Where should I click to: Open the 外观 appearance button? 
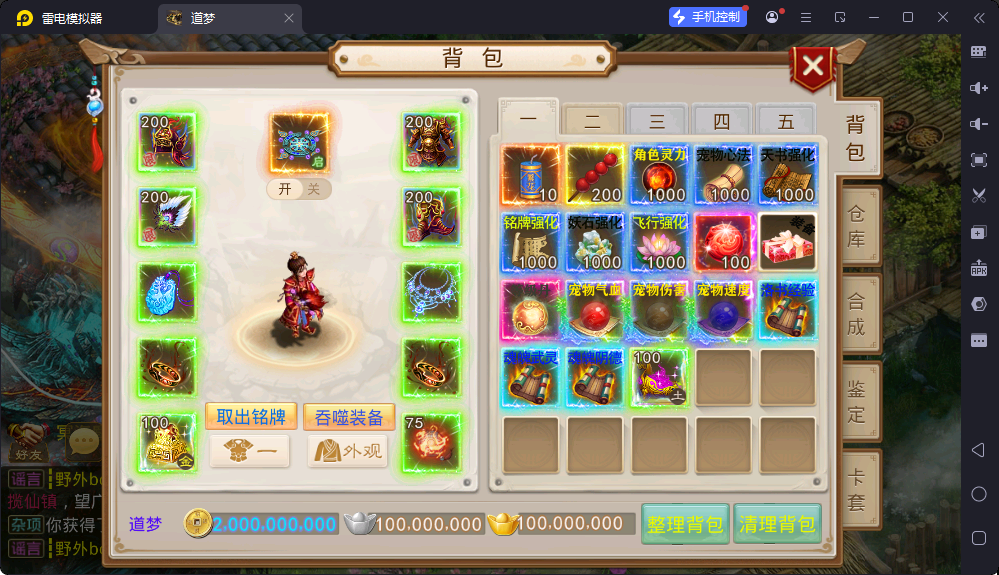point(347,451)
